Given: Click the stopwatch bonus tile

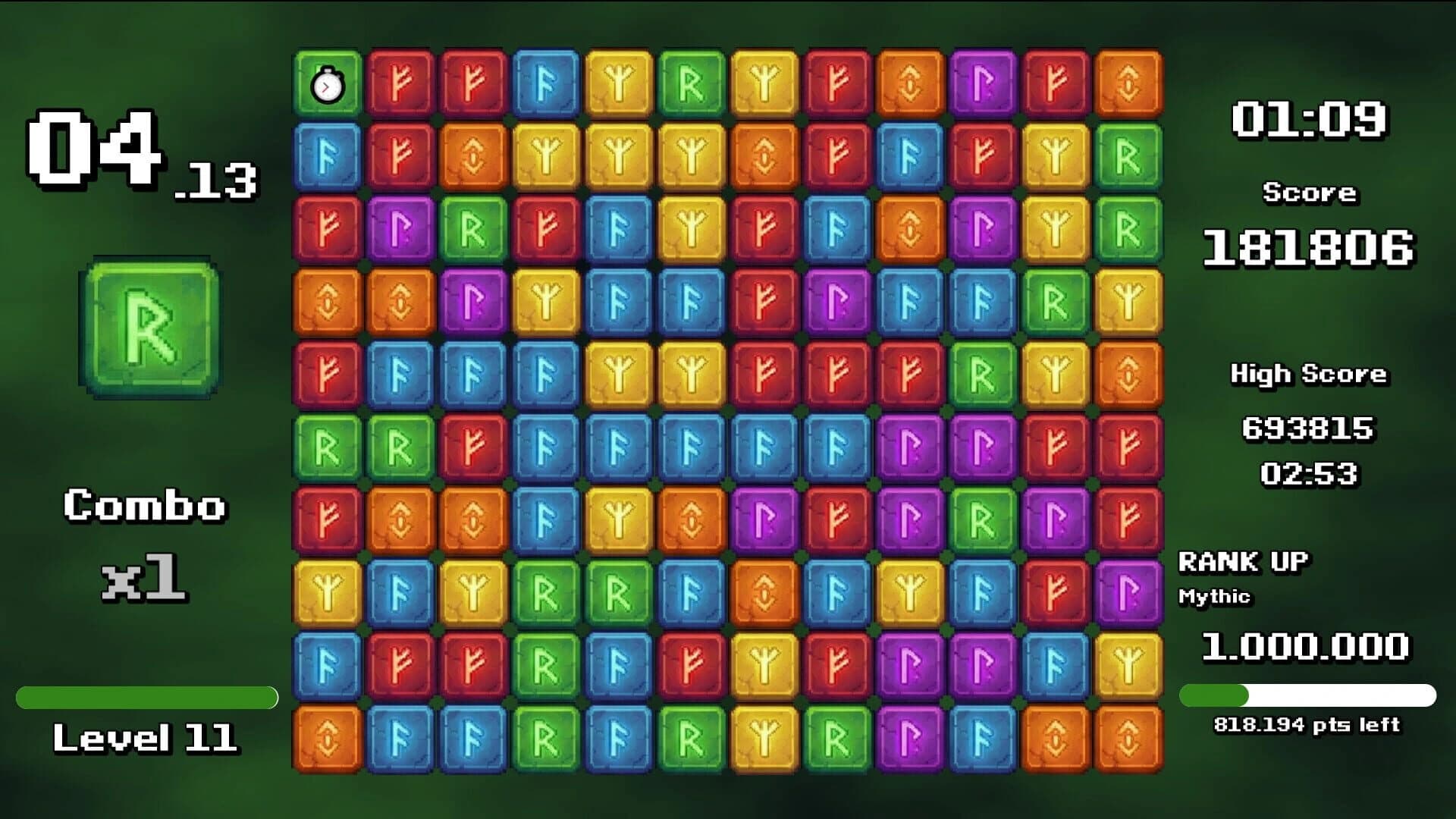Looking at the screenshot, I should tap(327, 85).
